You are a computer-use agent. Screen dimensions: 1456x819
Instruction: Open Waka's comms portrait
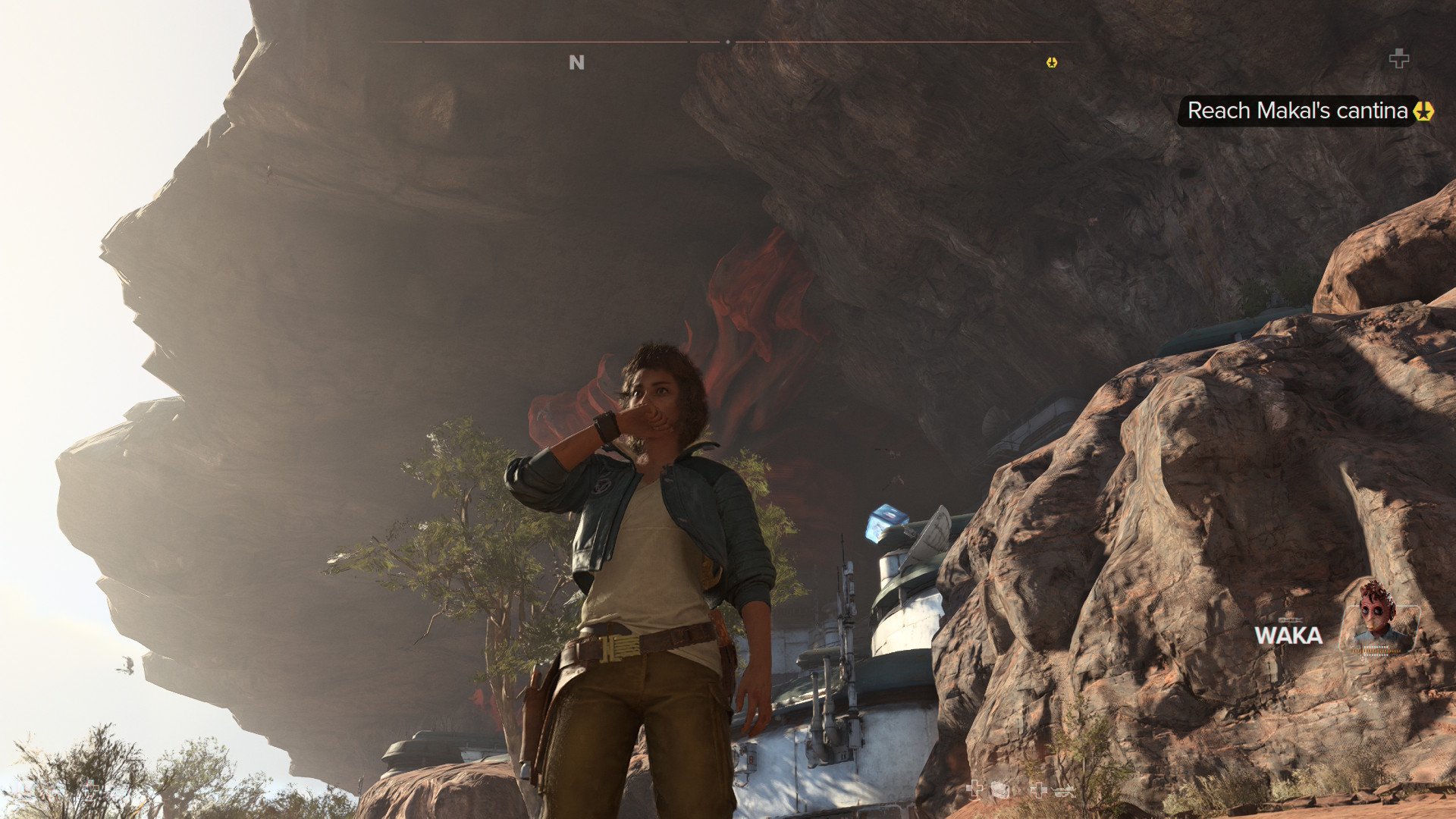(1378, 618)
